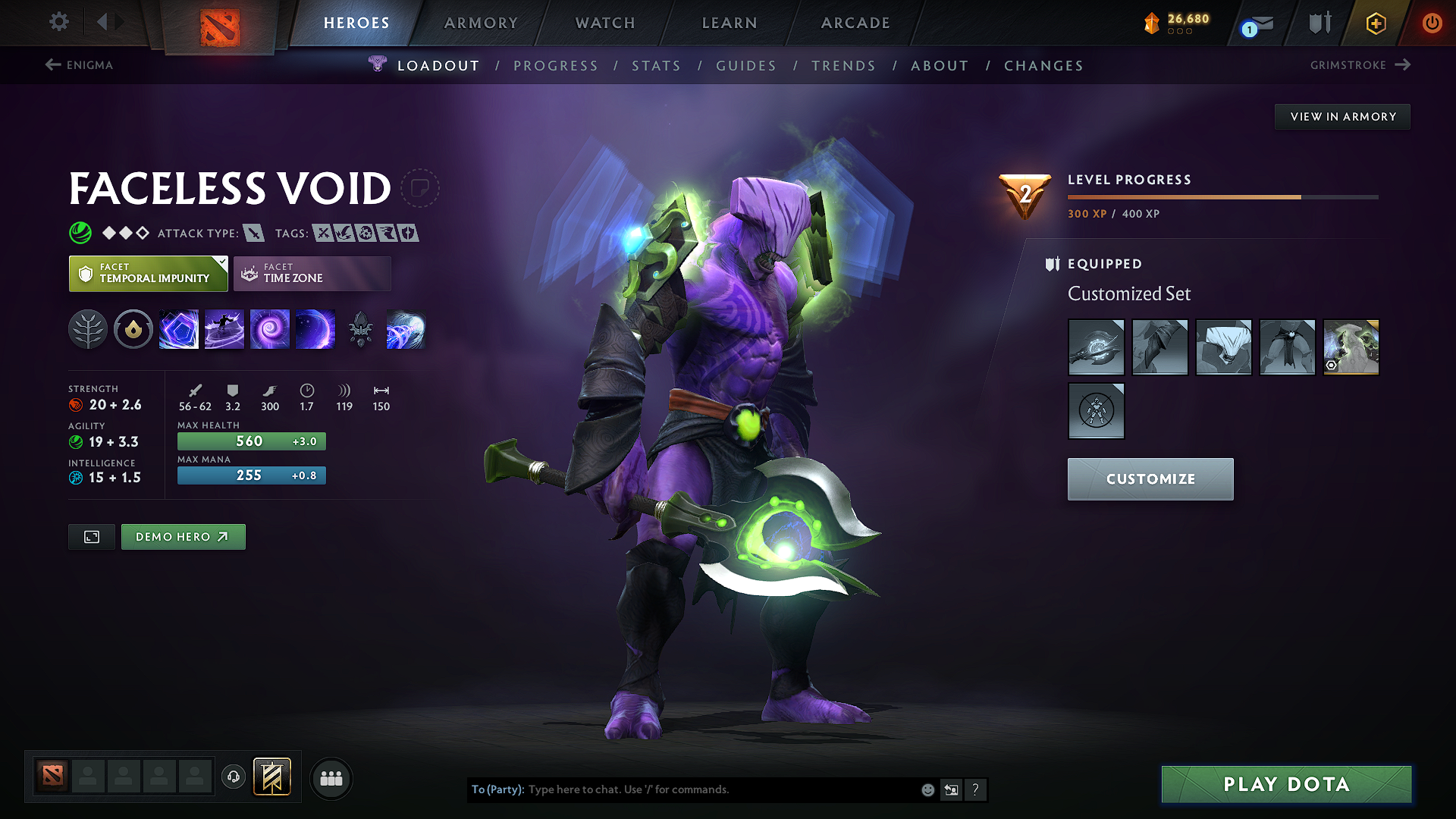Click the shards currency icon at top
Viewport: 1456px width, 819px height.
(1153, 23)
